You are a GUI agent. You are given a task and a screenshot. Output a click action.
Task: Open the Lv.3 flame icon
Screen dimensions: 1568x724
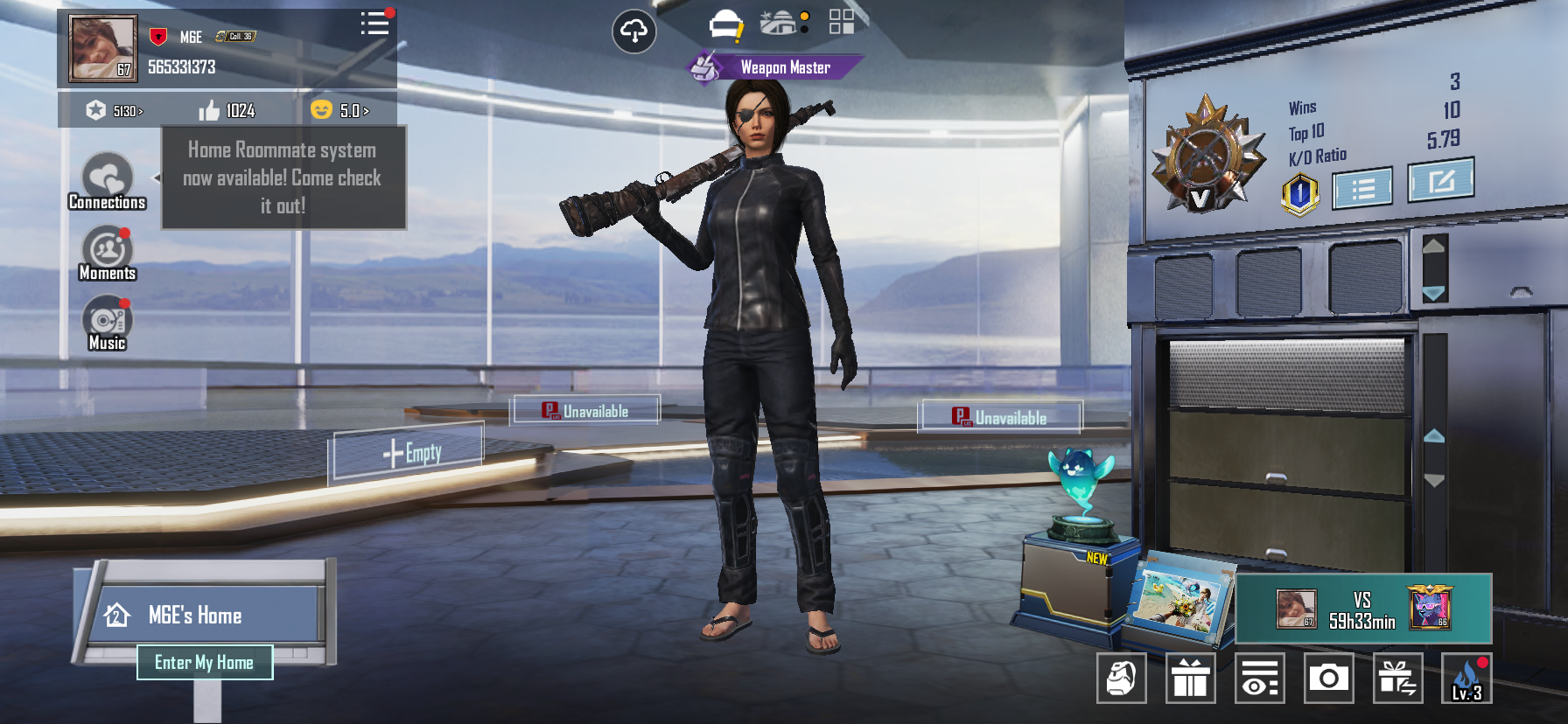click(x=1466, y=678)
